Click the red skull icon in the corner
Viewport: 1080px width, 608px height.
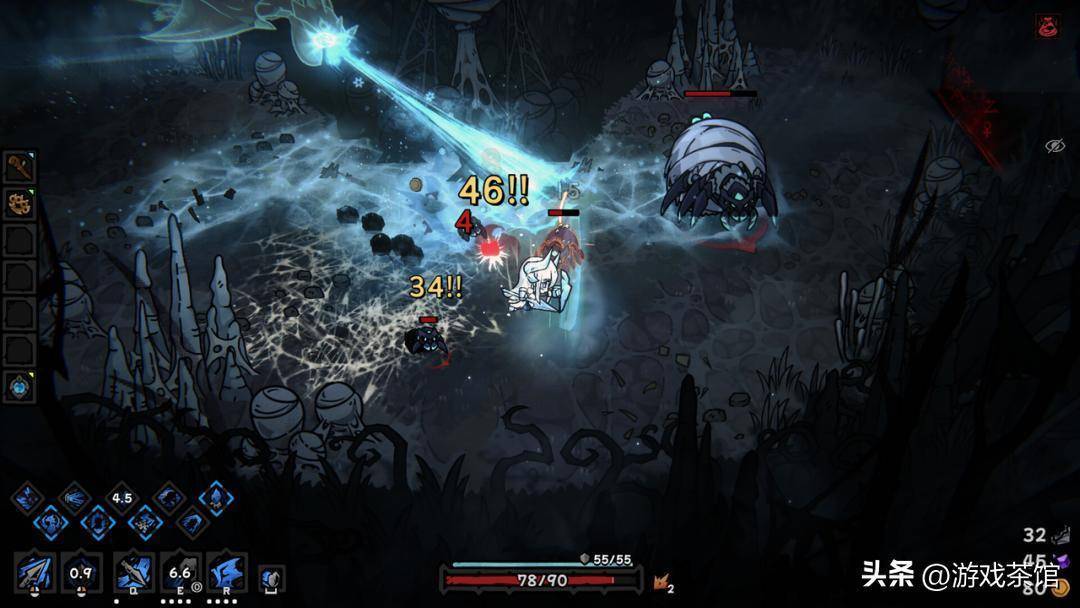[1048, 26]
